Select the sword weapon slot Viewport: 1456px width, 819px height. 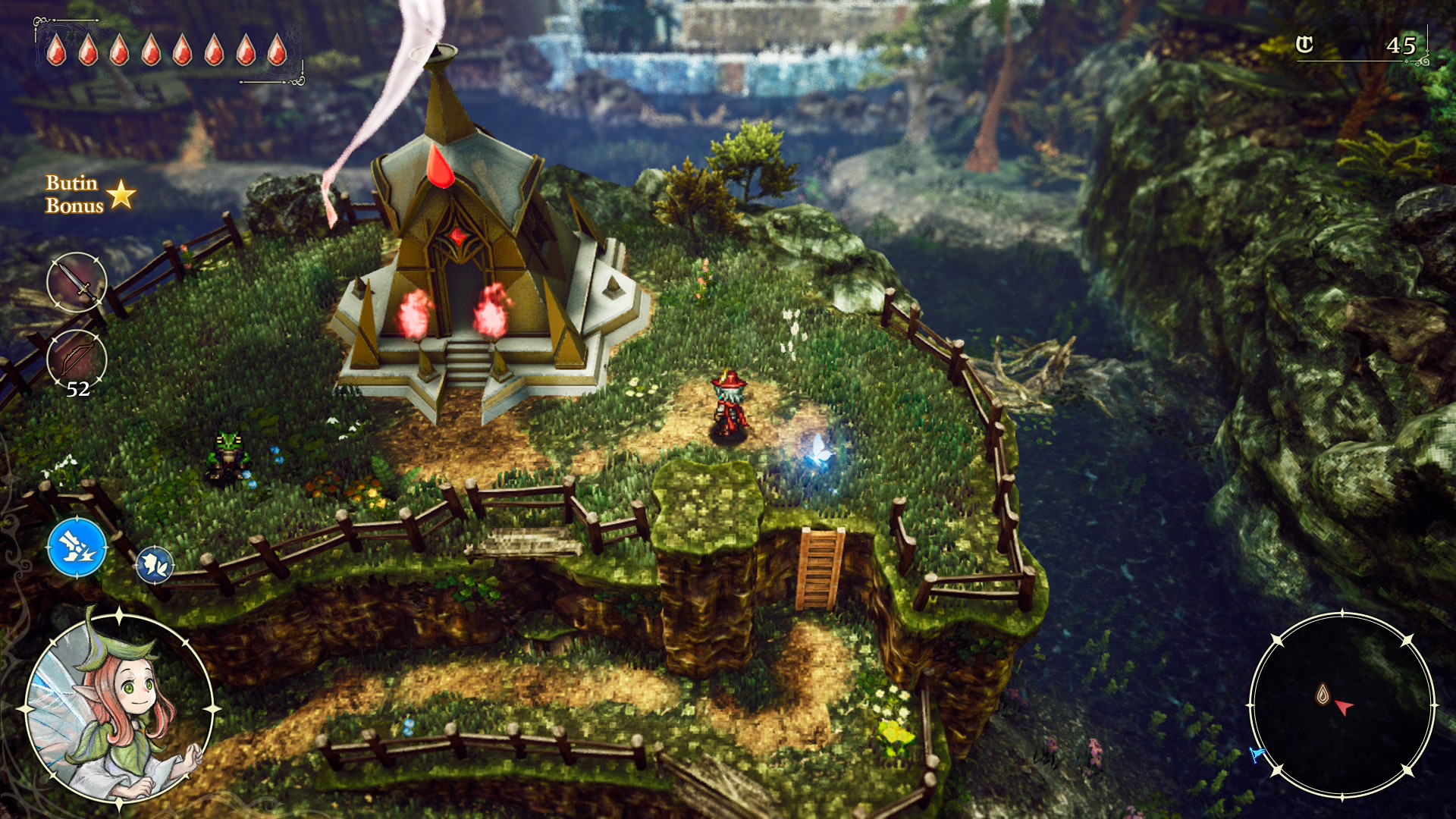[x=77, y=283]
